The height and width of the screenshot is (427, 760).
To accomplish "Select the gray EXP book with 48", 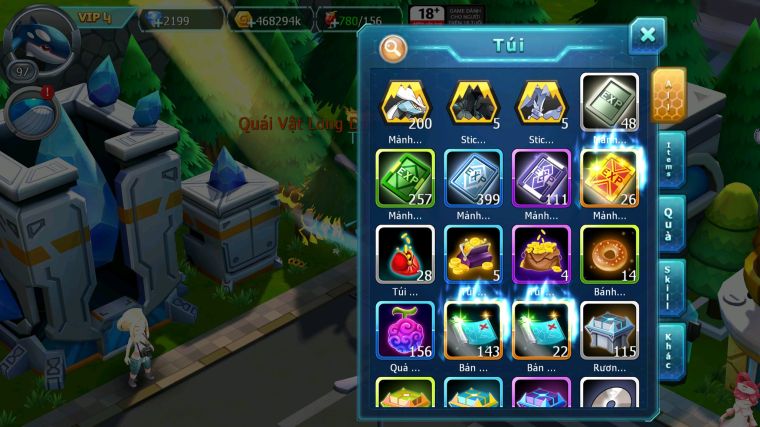I will (x=609, y=102).
